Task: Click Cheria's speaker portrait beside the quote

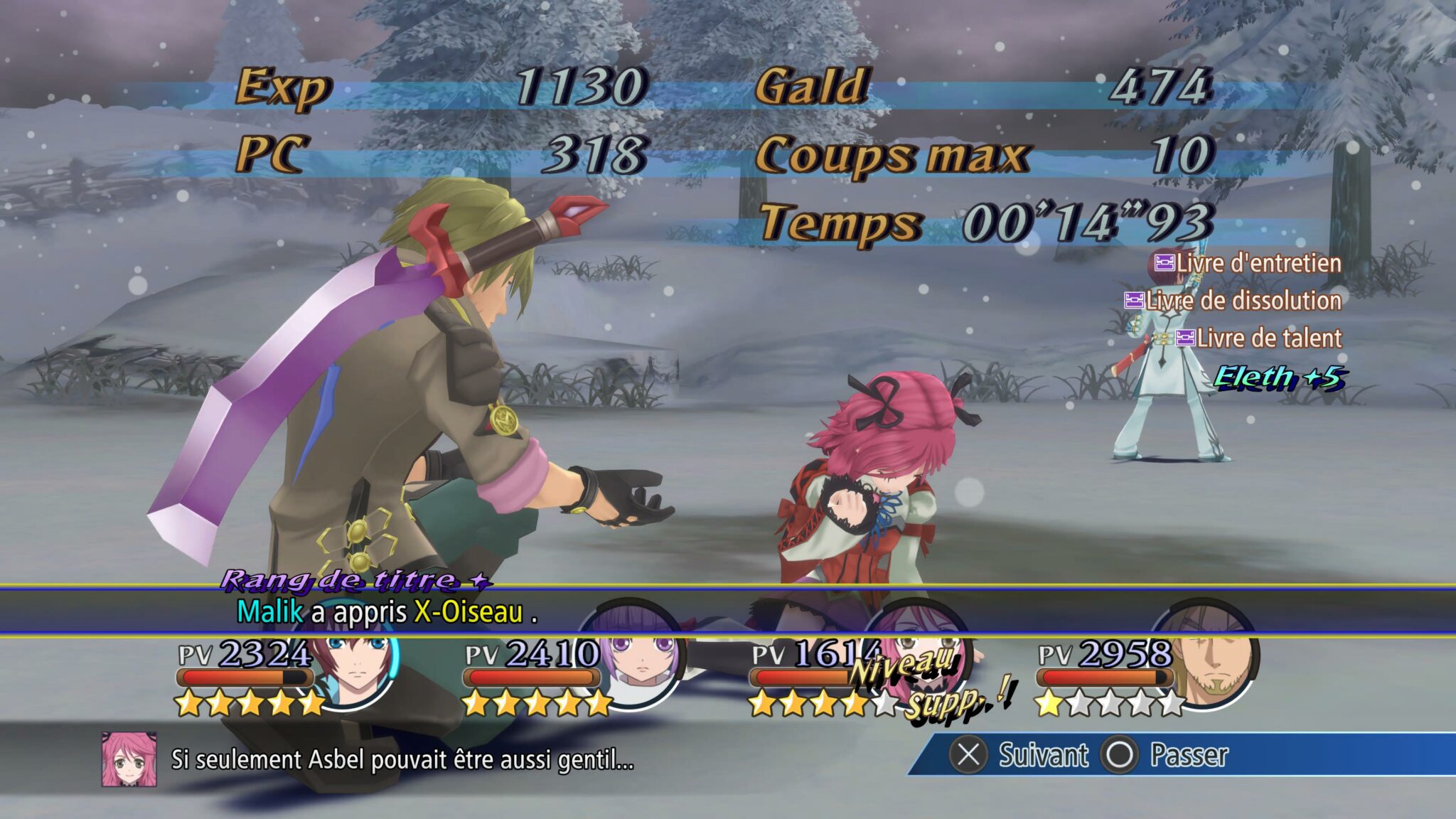Action: coord(129,759)
